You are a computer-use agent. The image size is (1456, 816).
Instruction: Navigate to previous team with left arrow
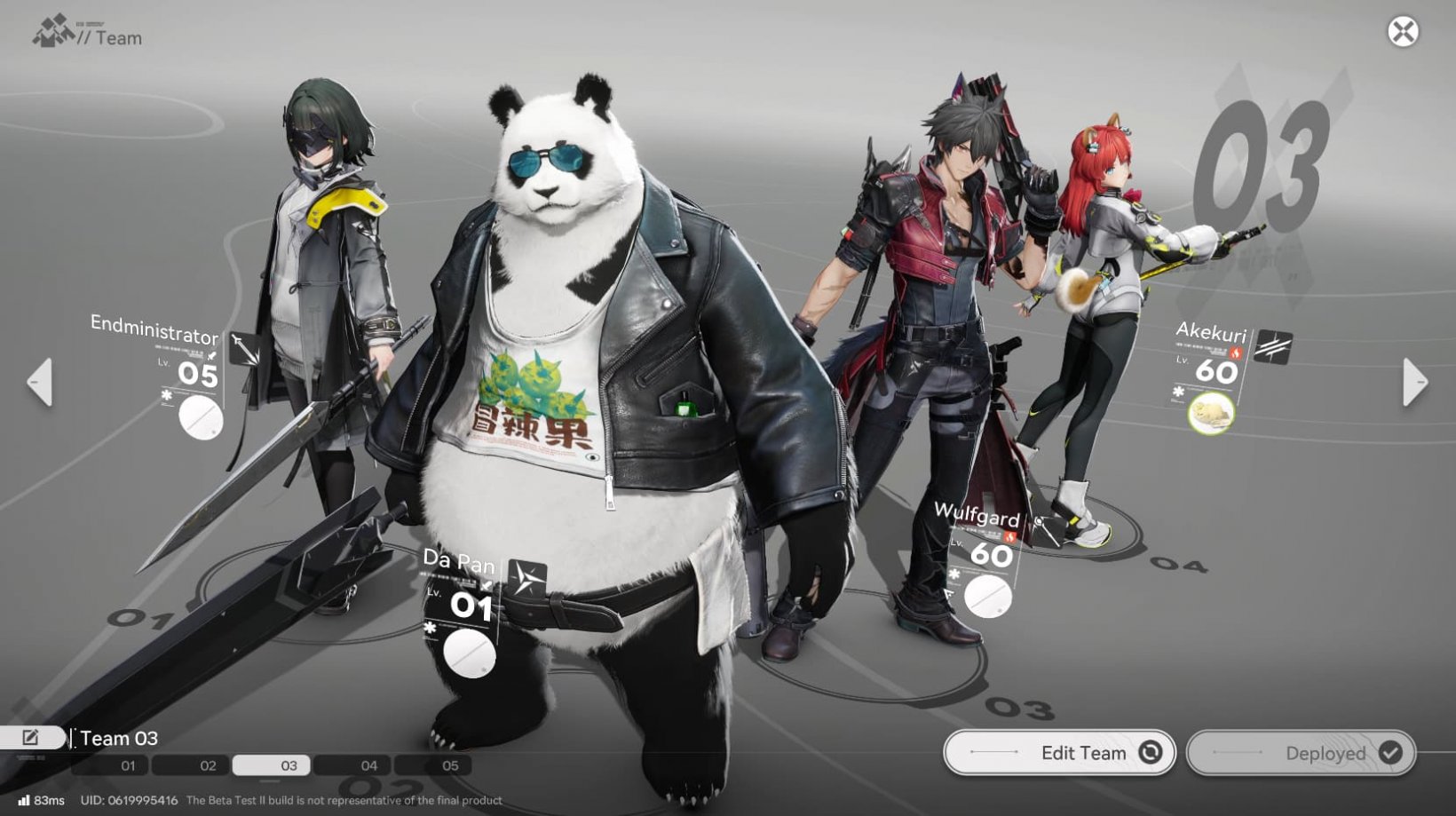39,381
